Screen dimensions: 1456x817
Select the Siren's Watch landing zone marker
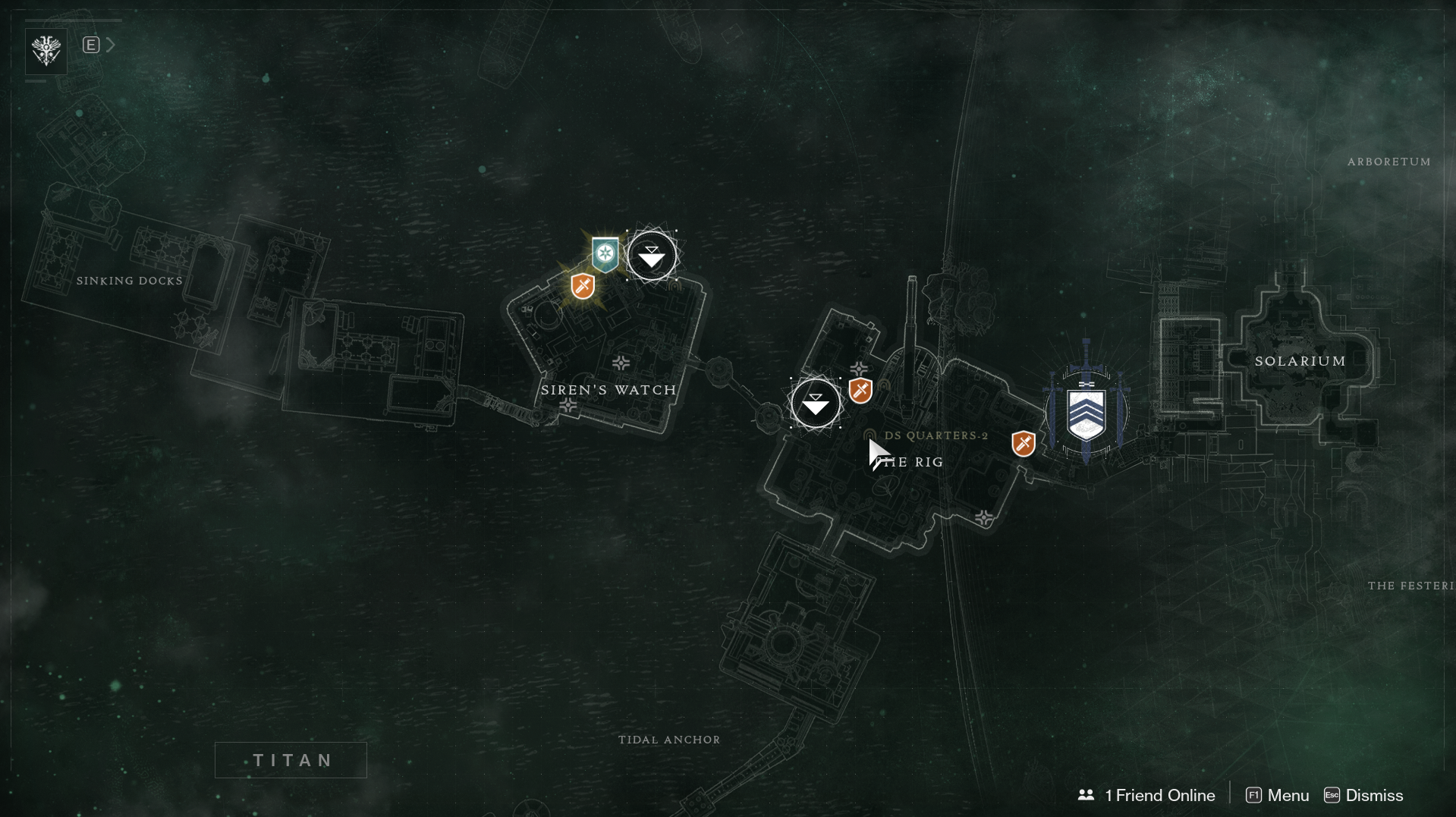pyautogui.click(x=651, y=256)
